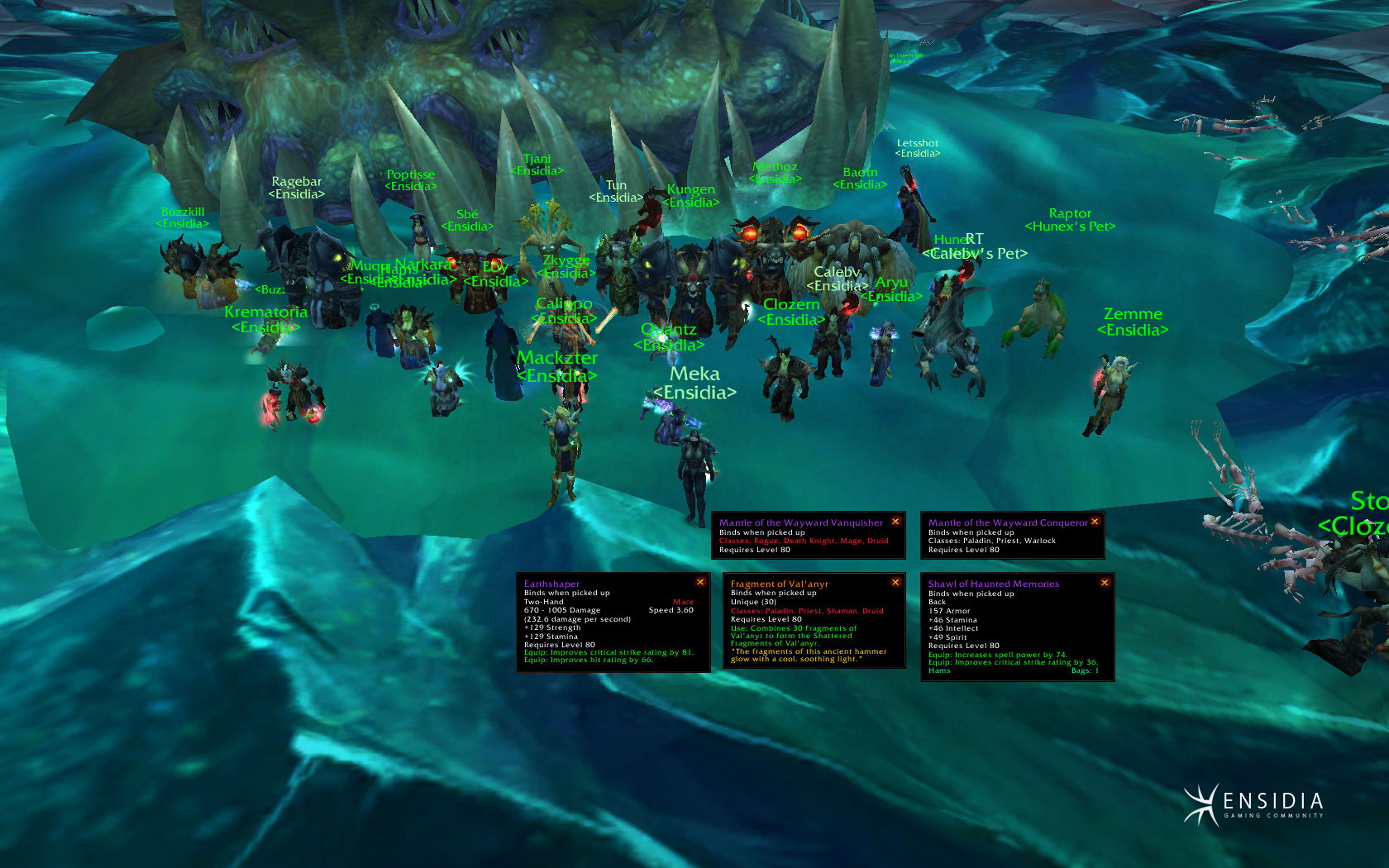Close the Mantle of the Wayward Vanquisher tooltip
This screenshot has height=868, width=1389.
point(895,522)
